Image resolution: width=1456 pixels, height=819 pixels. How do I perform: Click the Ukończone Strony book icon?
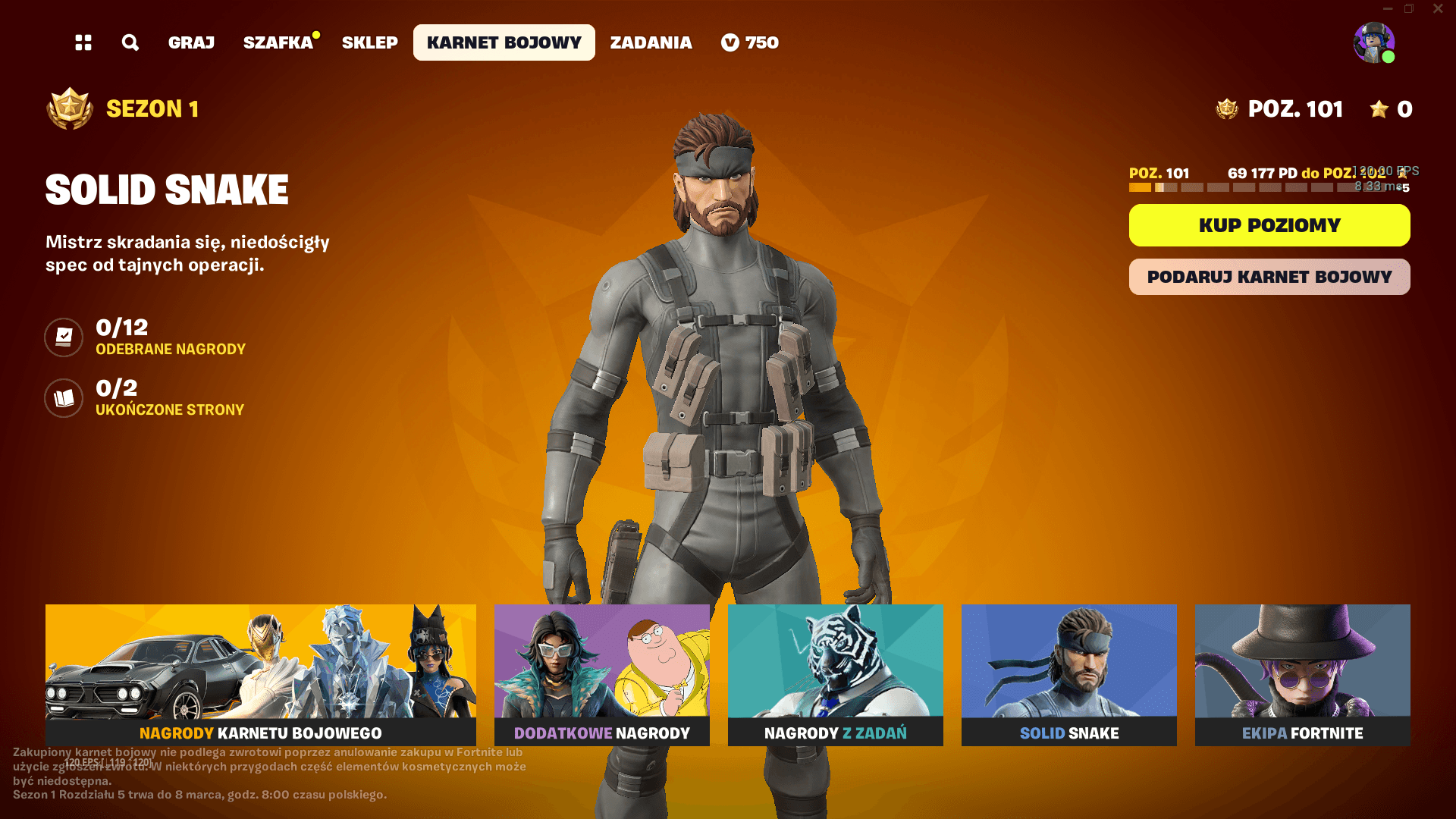tap(64, 398)
